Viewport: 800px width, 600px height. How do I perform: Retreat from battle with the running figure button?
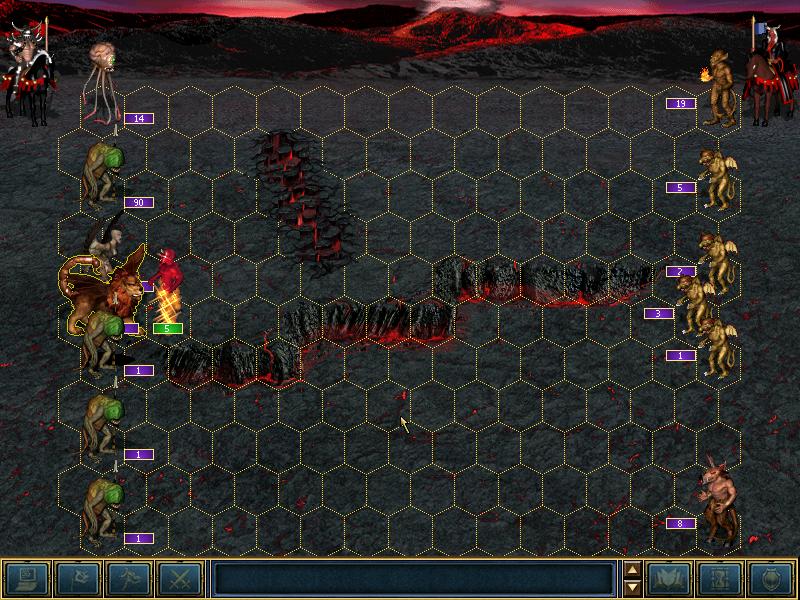(x=128, y=578)
